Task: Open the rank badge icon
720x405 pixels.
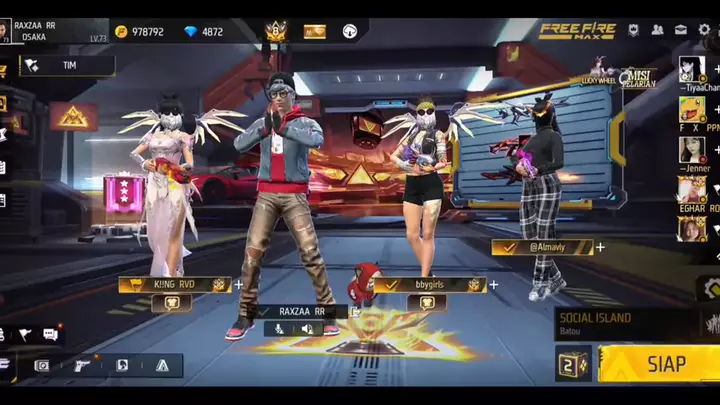Action: pos(275,32)
